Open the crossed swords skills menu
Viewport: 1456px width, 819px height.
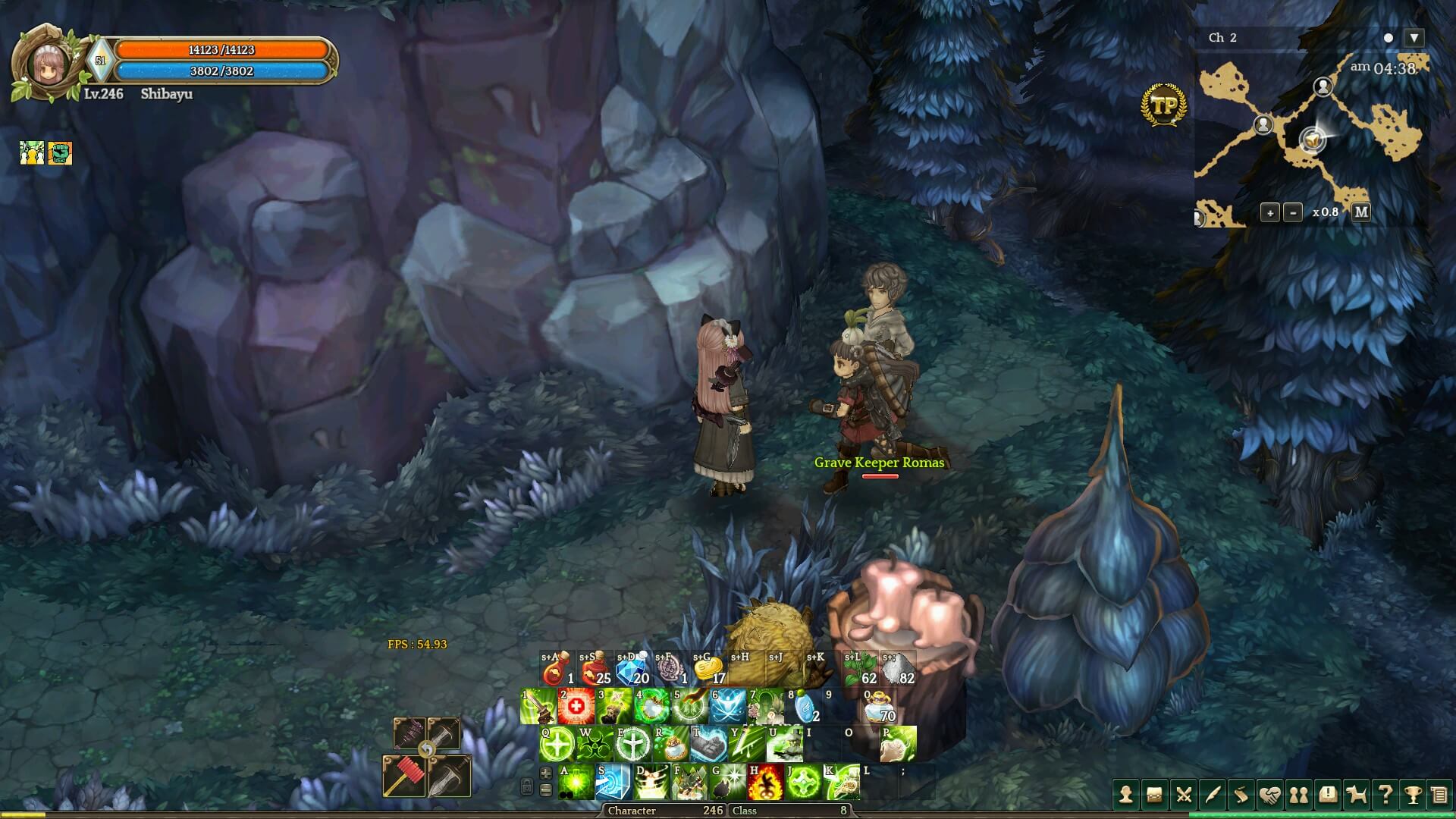(1183, 795)
